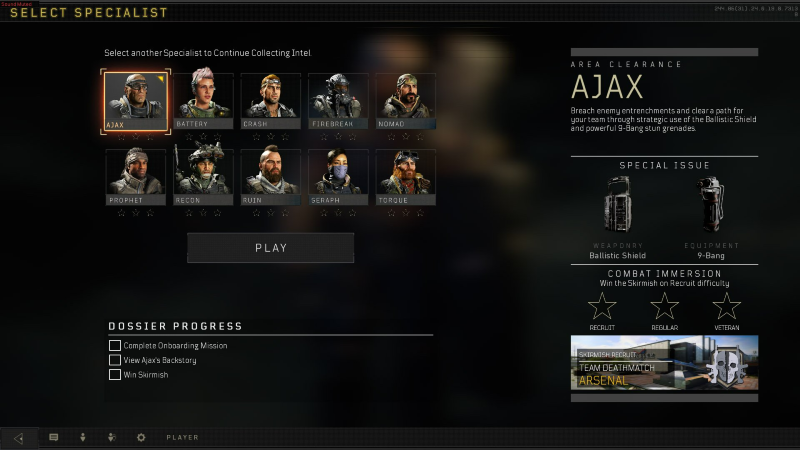Select the 9-Bang equipment icon
The height and width of the screenshot is (450, 800).
[712, 205]
